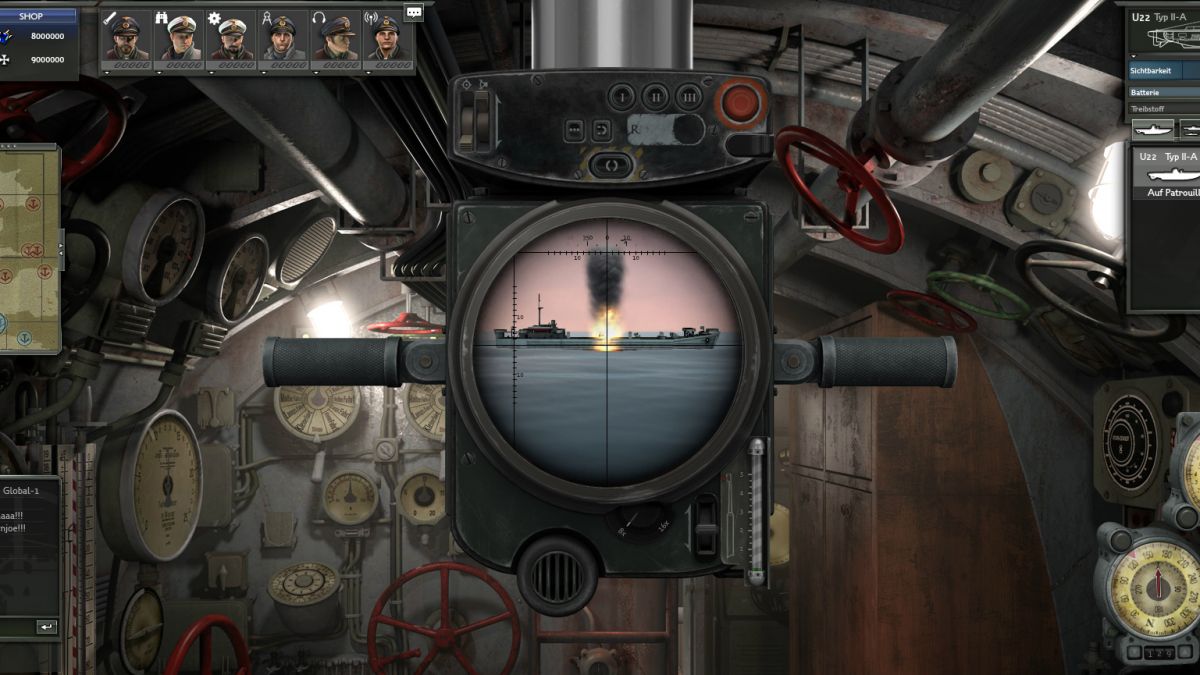The height and width of the screenshot is (675, 1200).
Task: Click the circular arrow periscope button
Action: (602, 130)
